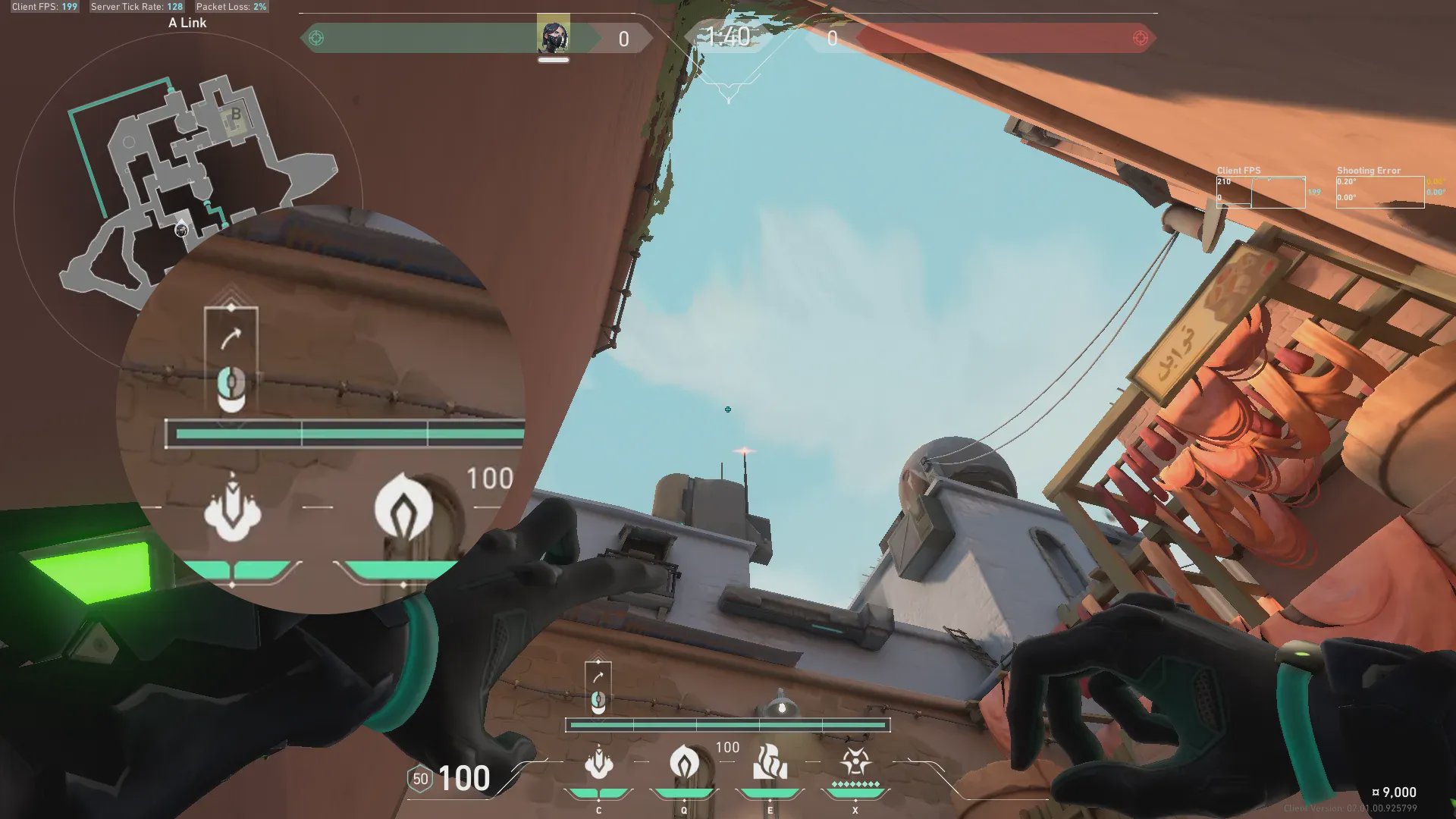The image size is (1456, 819).
Task: Click the mouse throw-mode indicator above the ability bar
Action: coord(598,701)
